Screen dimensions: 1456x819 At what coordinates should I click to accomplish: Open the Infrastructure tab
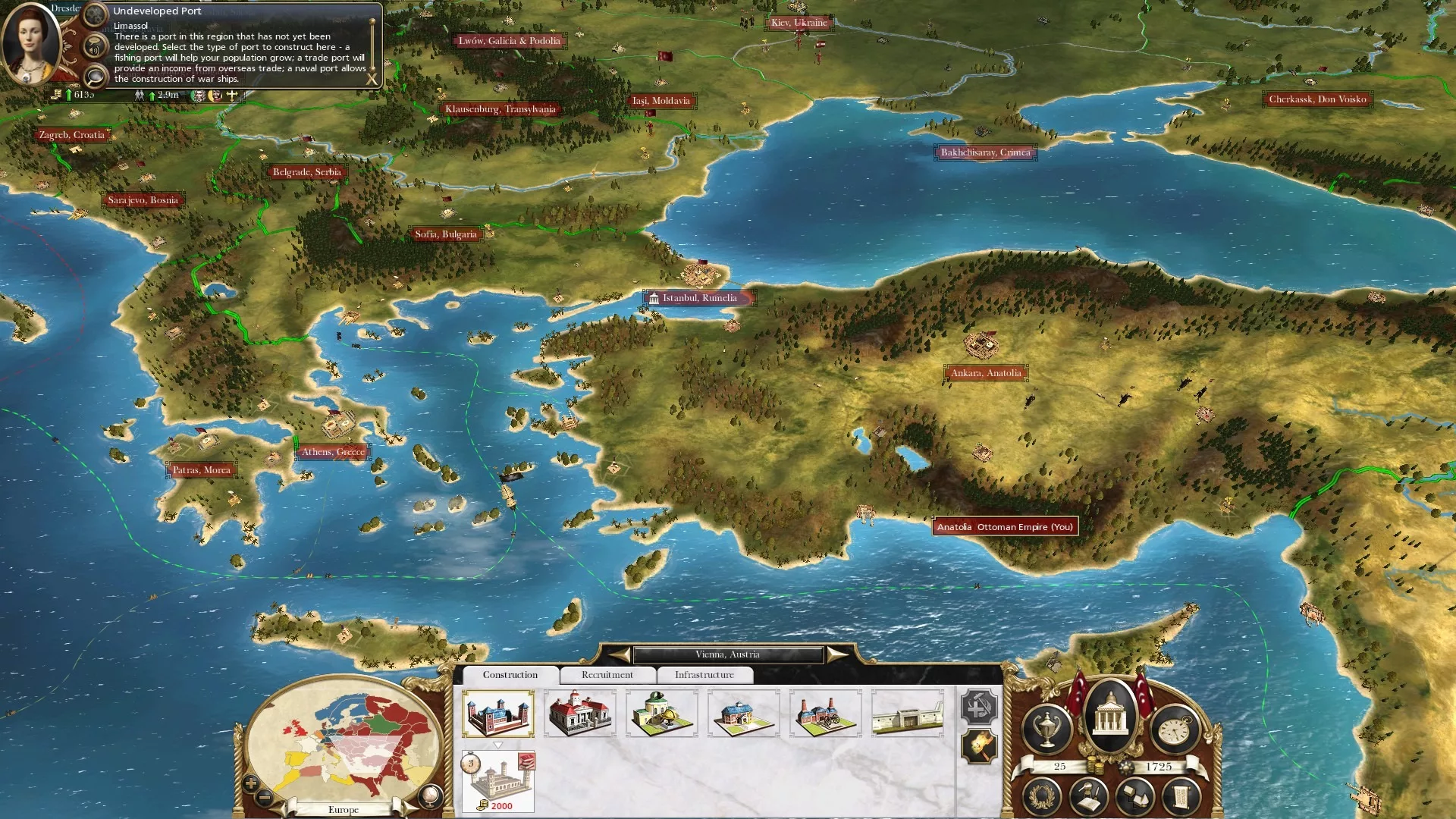(704, 675)
